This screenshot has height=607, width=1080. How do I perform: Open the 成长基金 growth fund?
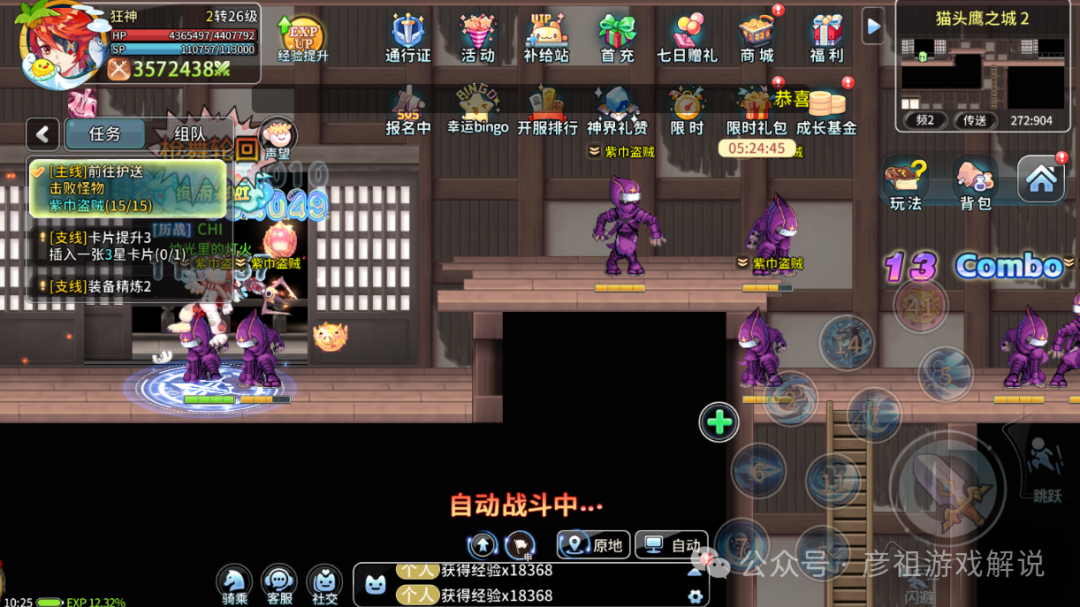click(x=826, y=110)
